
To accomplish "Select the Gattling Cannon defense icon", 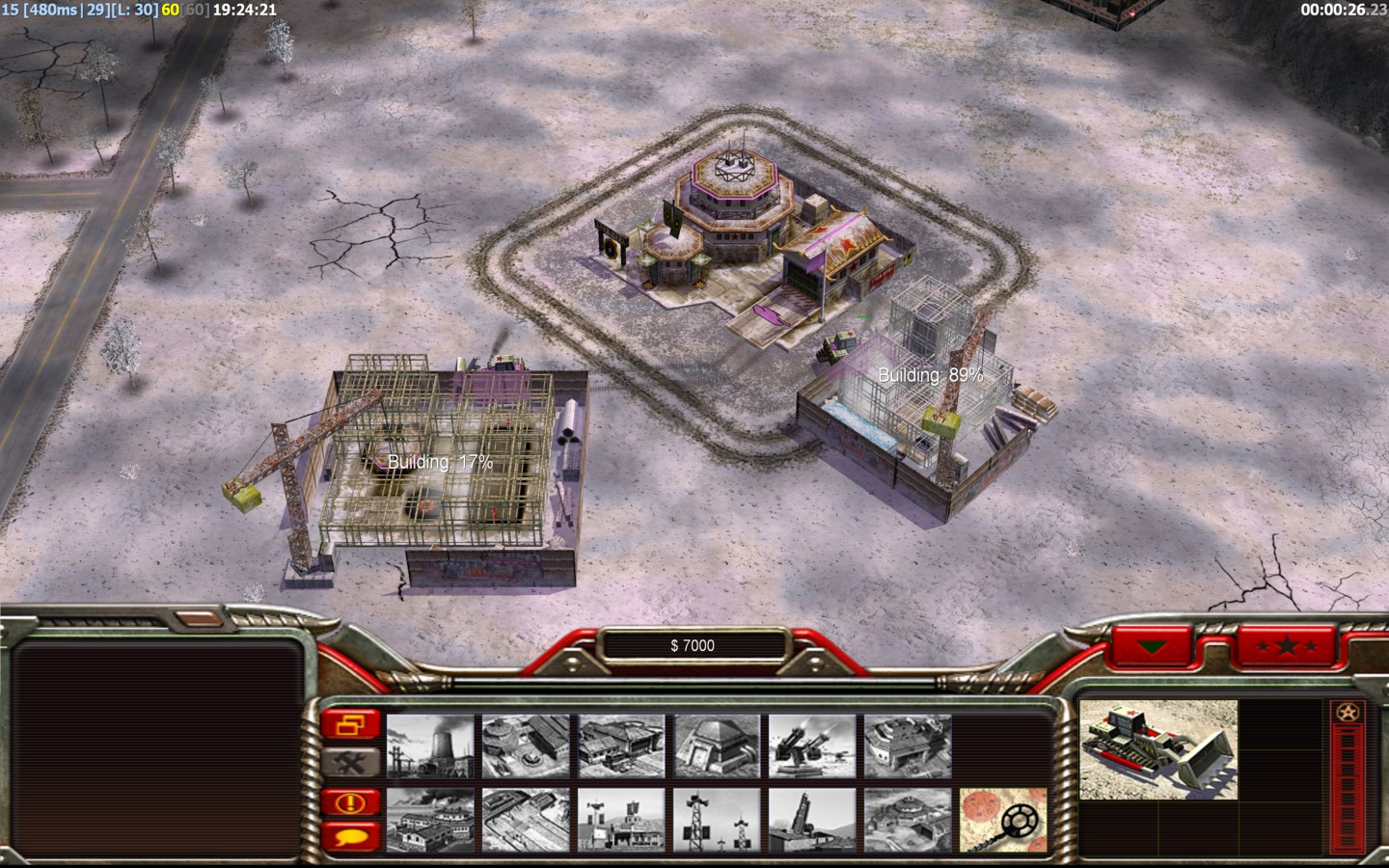I will [811, 746].
